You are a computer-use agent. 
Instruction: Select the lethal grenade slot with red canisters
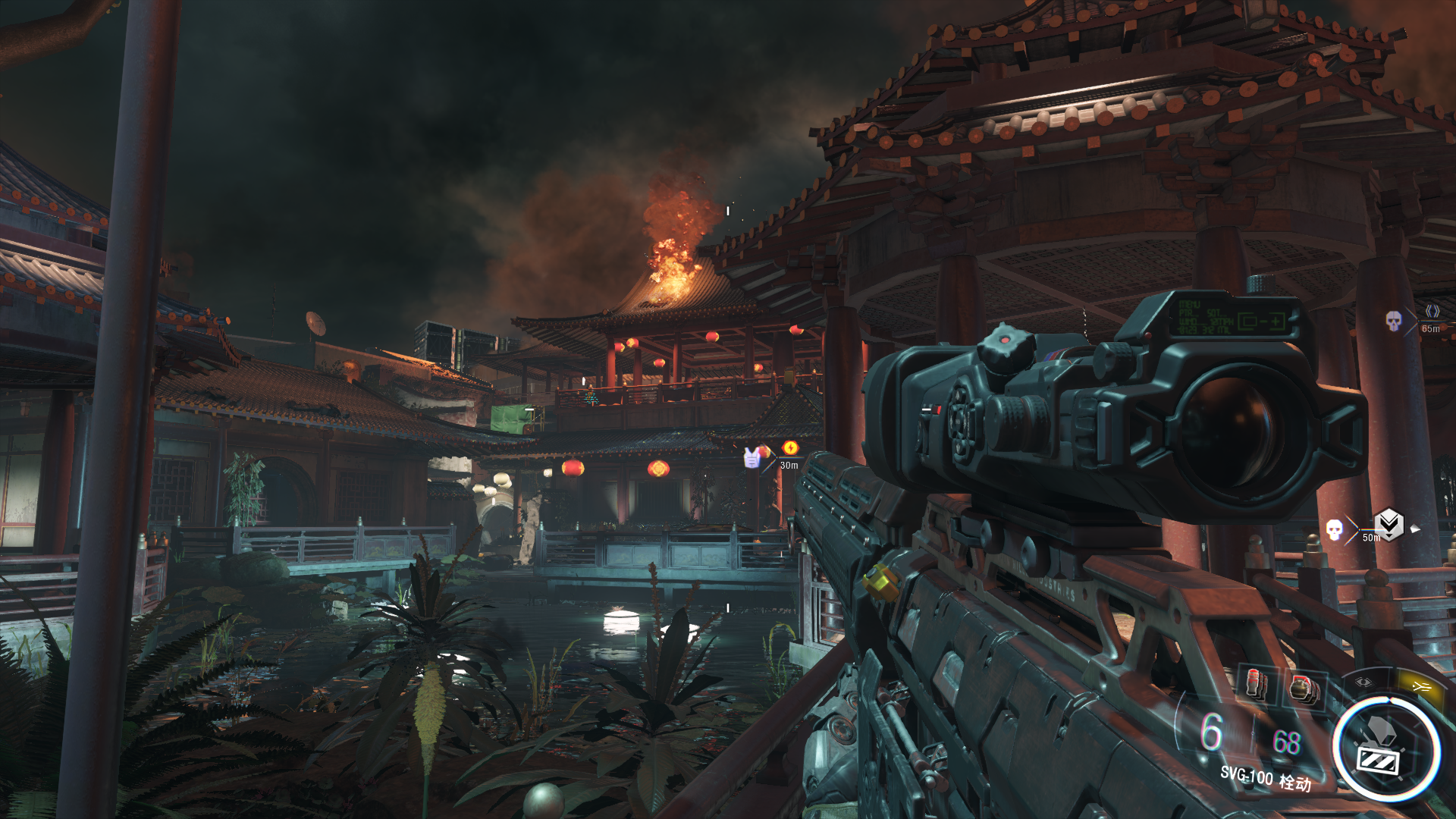1256,684
